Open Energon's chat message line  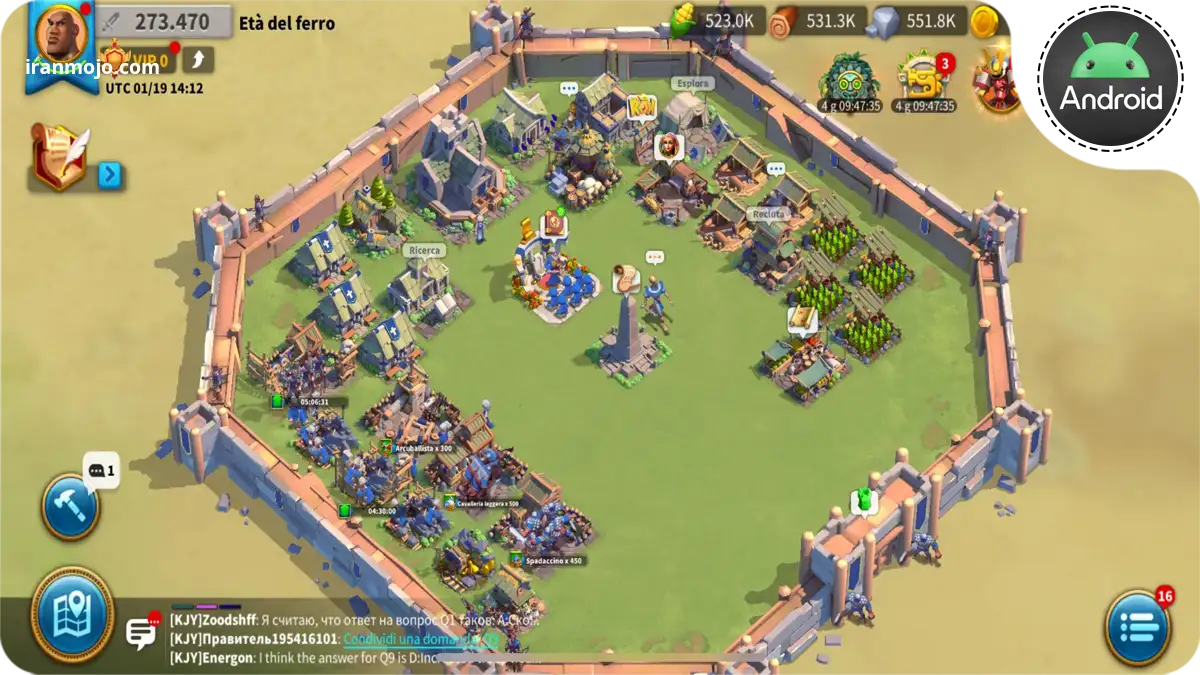pos(350,658)
